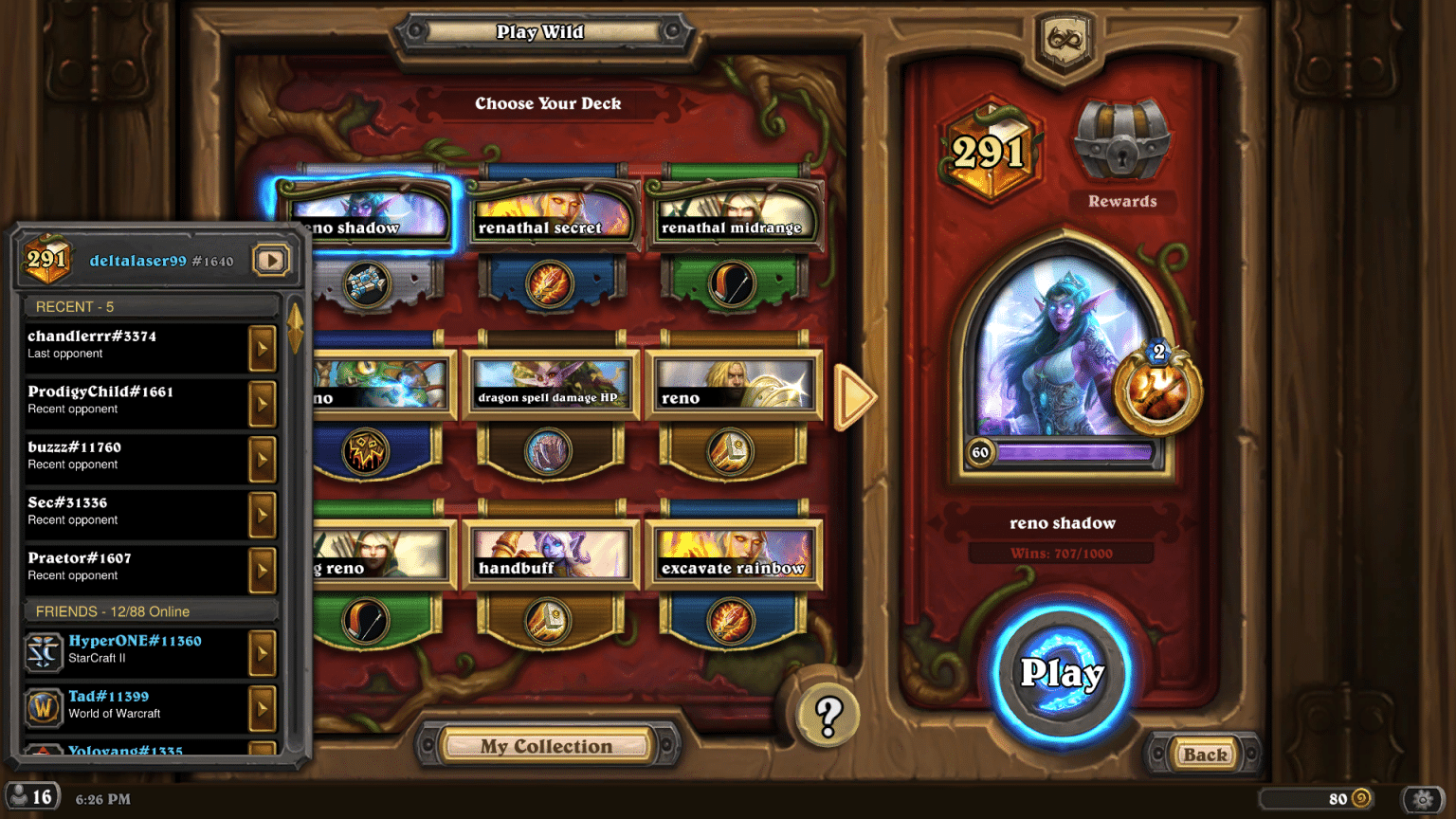Click the FRIENDS - 12/88 Online section header
The image size is (1456, 819).
click(x=151, y=610)
